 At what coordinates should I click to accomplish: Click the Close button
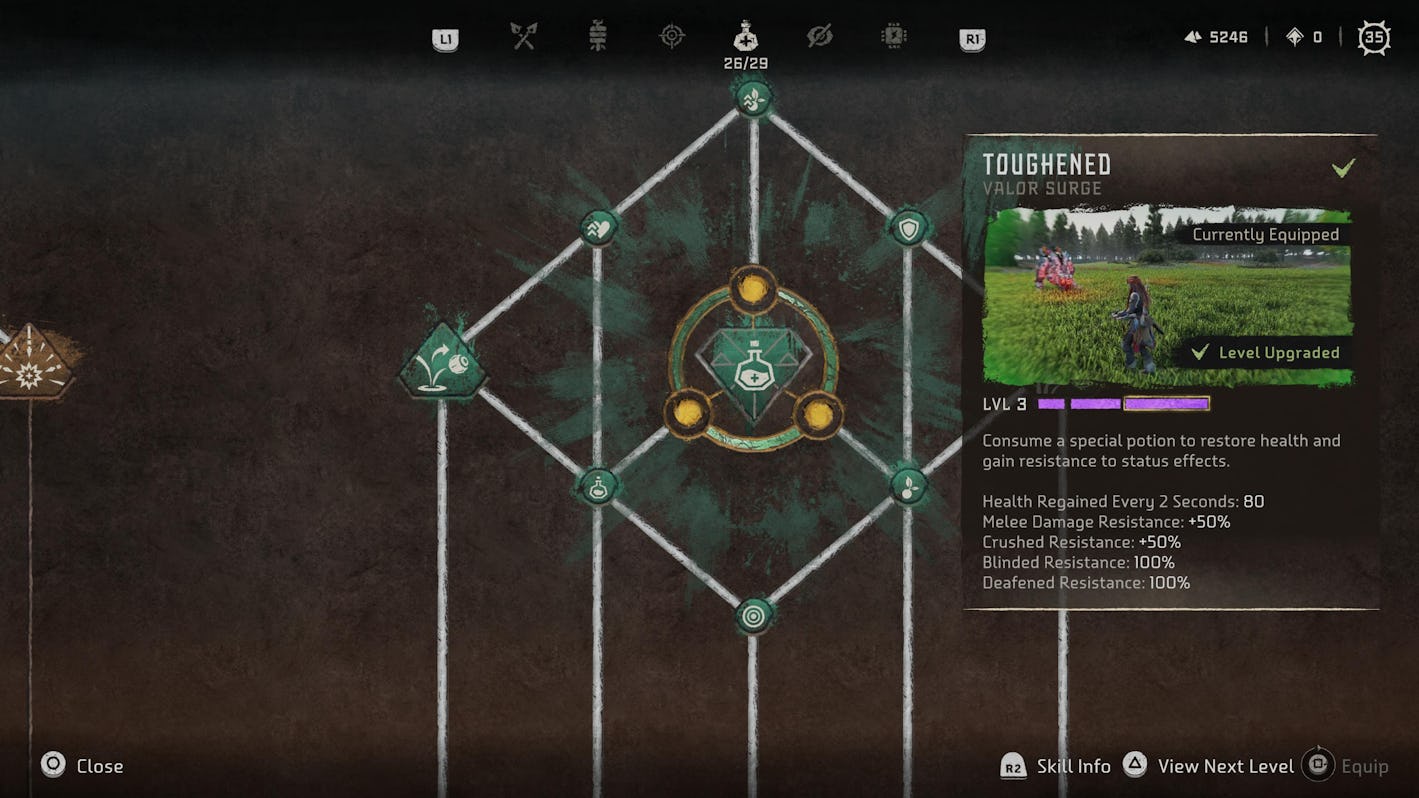pyautogui.click(x=80, y=765)
